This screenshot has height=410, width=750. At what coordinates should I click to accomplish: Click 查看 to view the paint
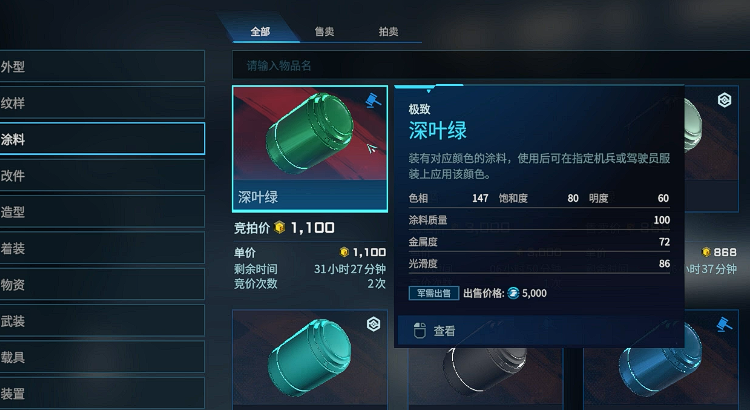[445, 331]
